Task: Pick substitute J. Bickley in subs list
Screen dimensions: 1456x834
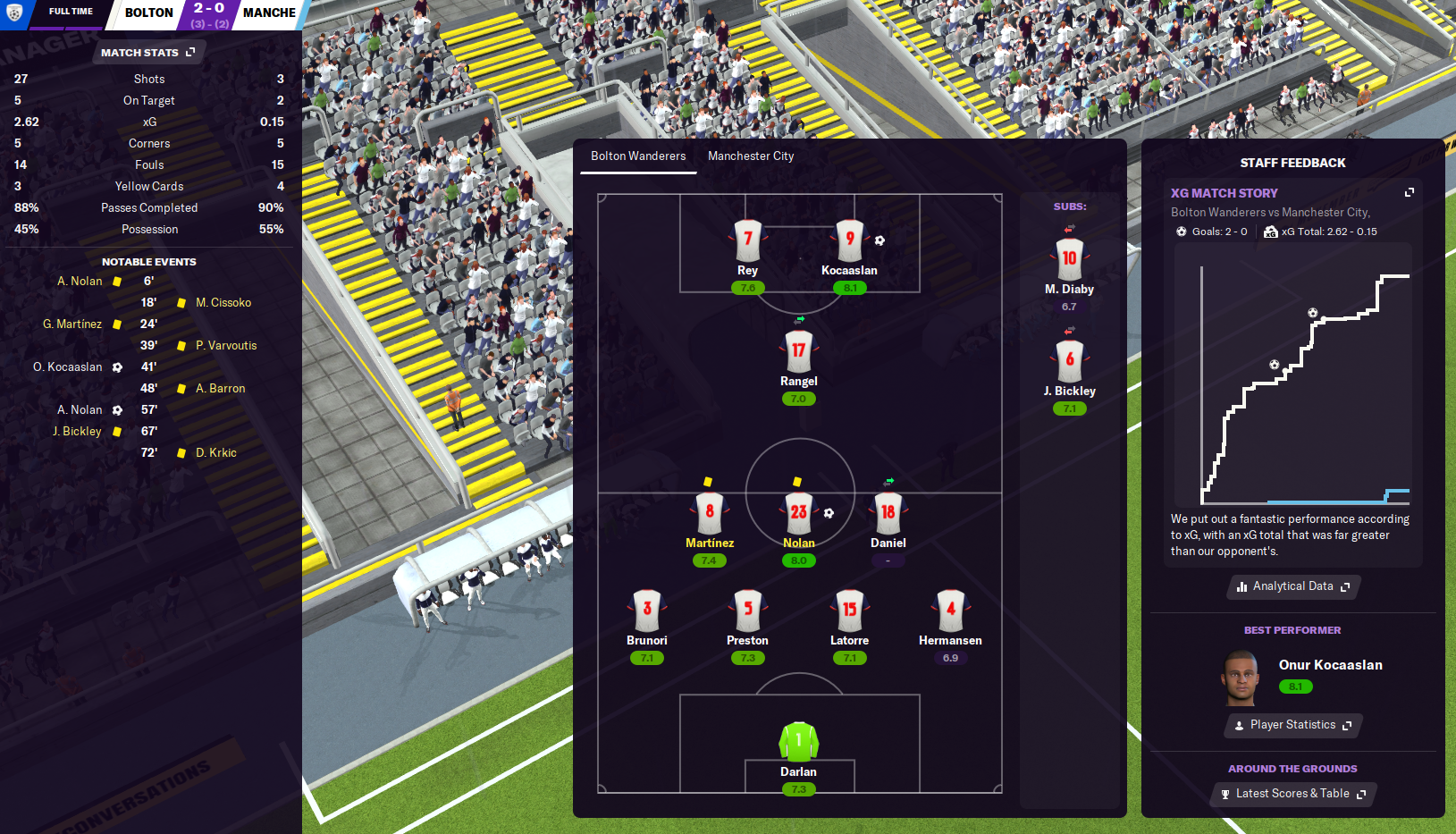Action: pyautogui.click(x=1070, y=362)
